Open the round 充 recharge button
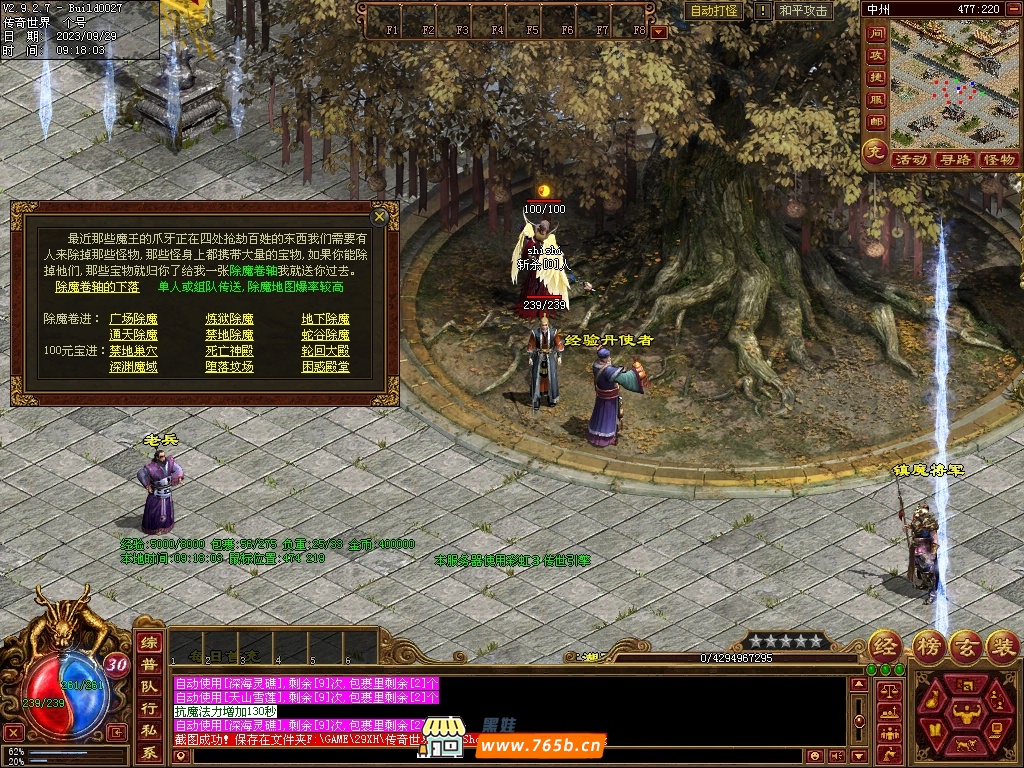Image resolution: width=1024 pixels, height=768 pixels. [x=875, y=153]
